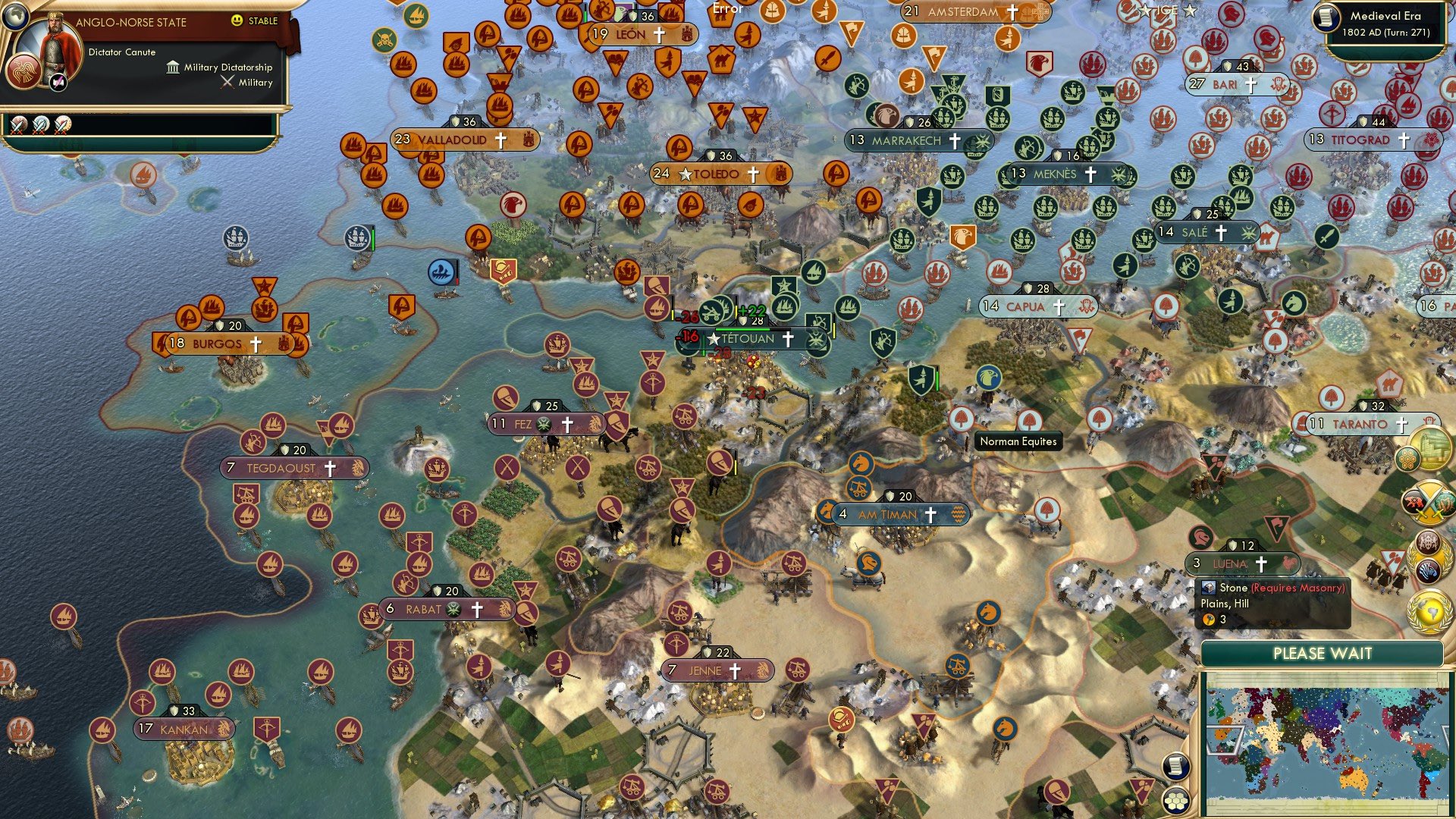Select Dictator Canute's leader portrait
The height and width of the screenshot is (819, 1456).
(55, 45)
